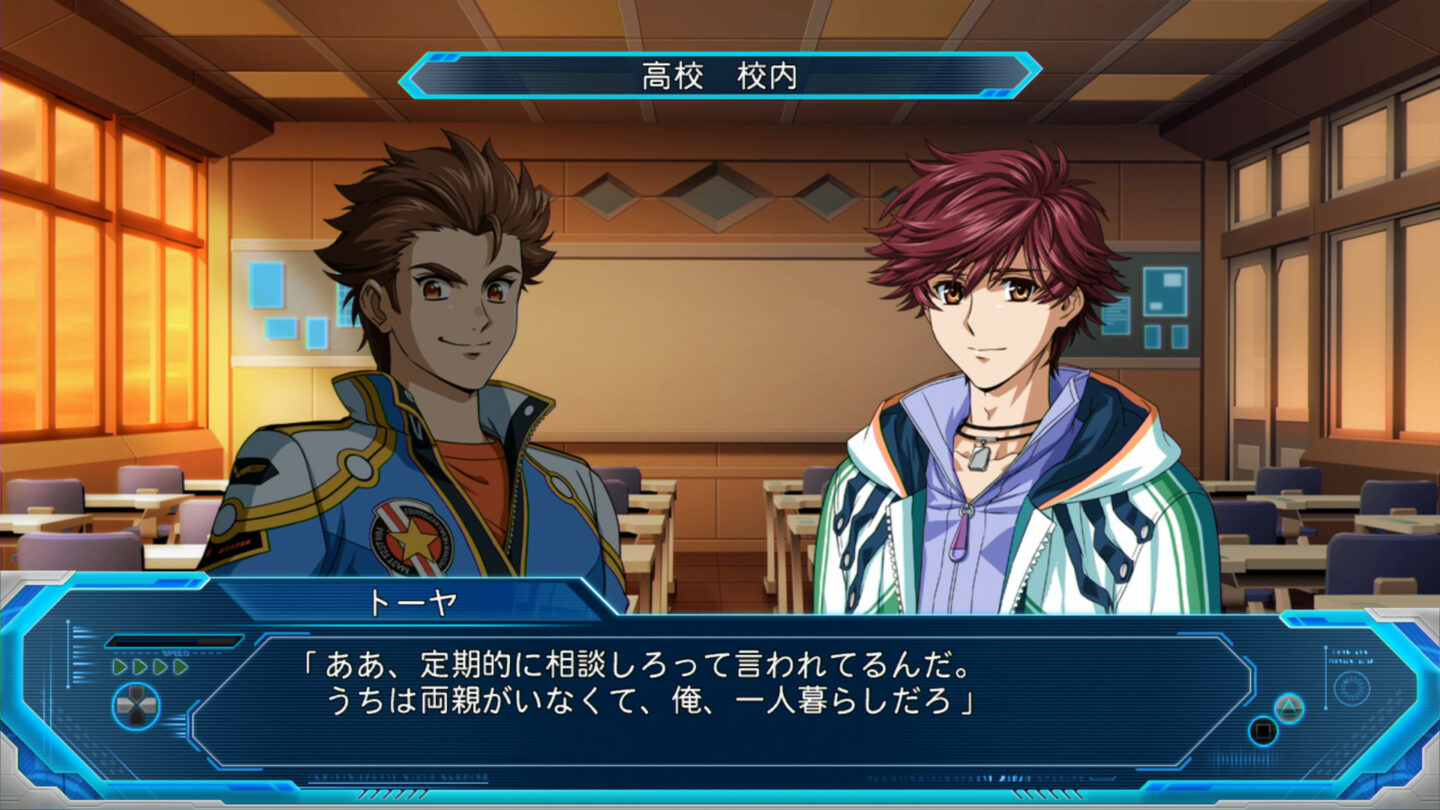Select the 高校 校内 location banner
Viewport: 1440px width, 810px height.
click(720, 70)
